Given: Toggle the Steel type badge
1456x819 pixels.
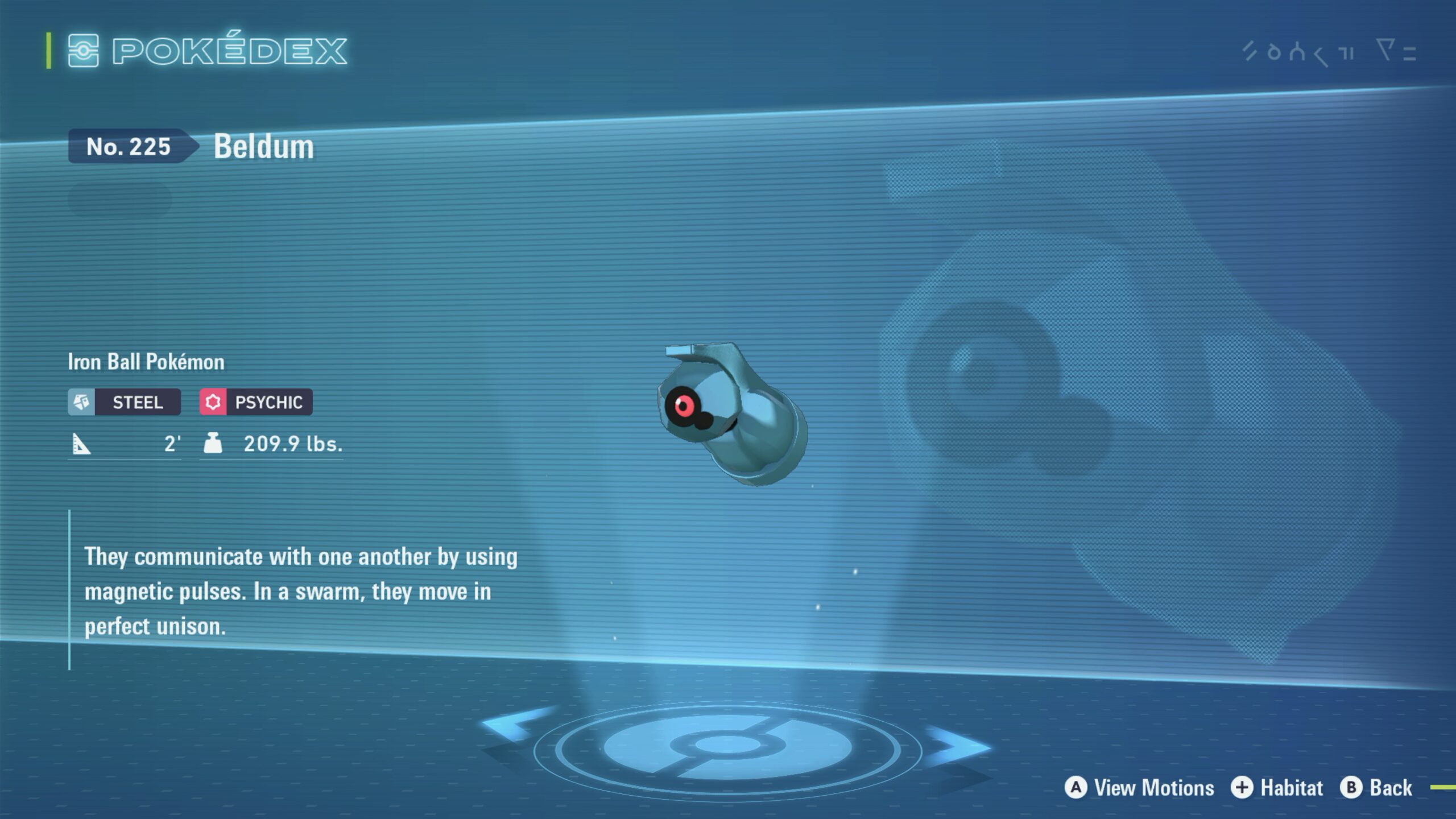Looking at the screenshot, I should point(124,402).
